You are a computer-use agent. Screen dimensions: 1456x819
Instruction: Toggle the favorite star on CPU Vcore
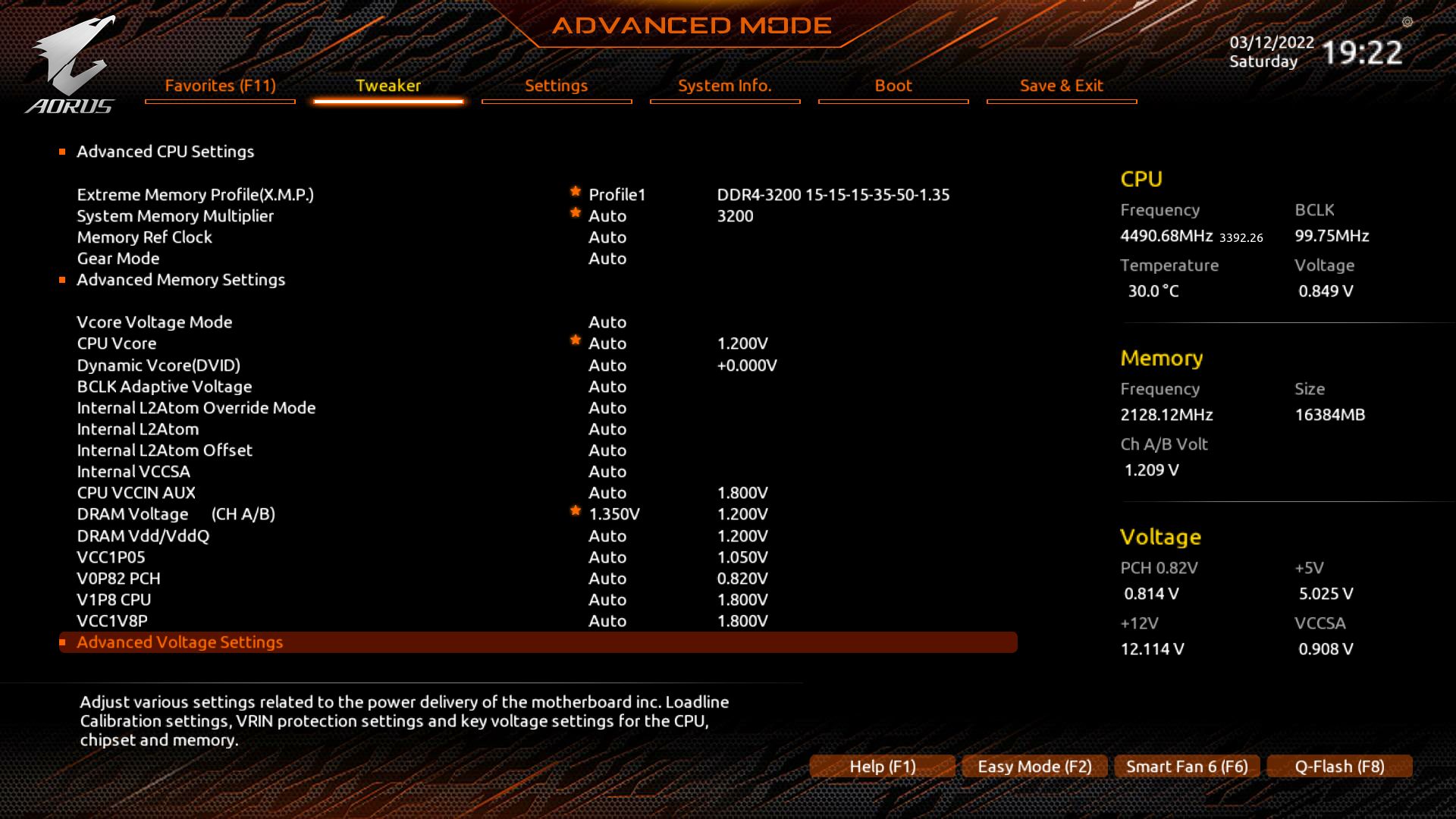[576, 339]
